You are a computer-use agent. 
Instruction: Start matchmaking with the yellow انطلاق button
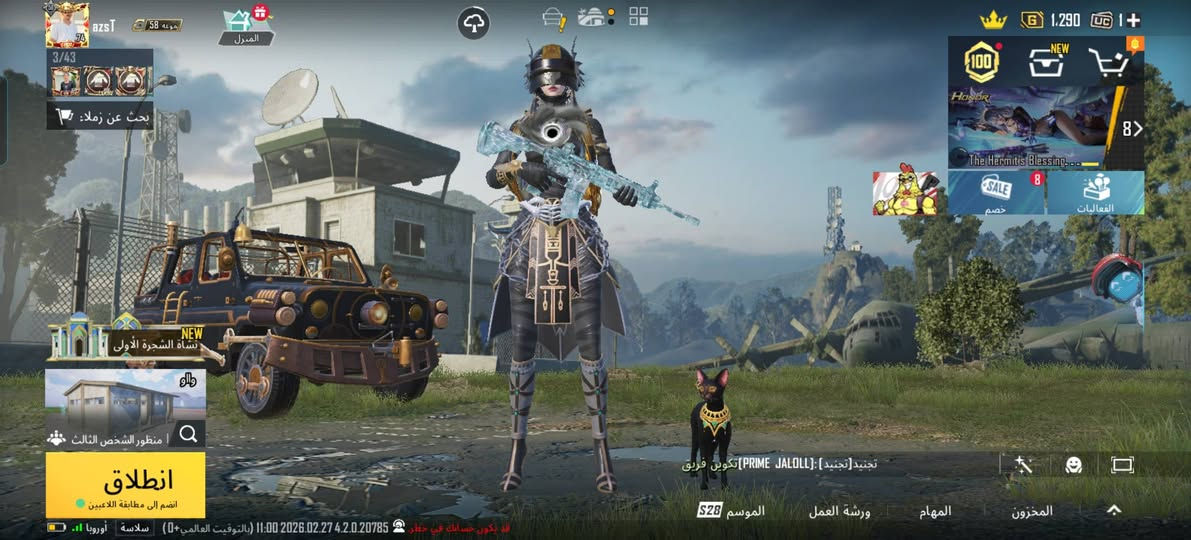click(x=125, y=484)
